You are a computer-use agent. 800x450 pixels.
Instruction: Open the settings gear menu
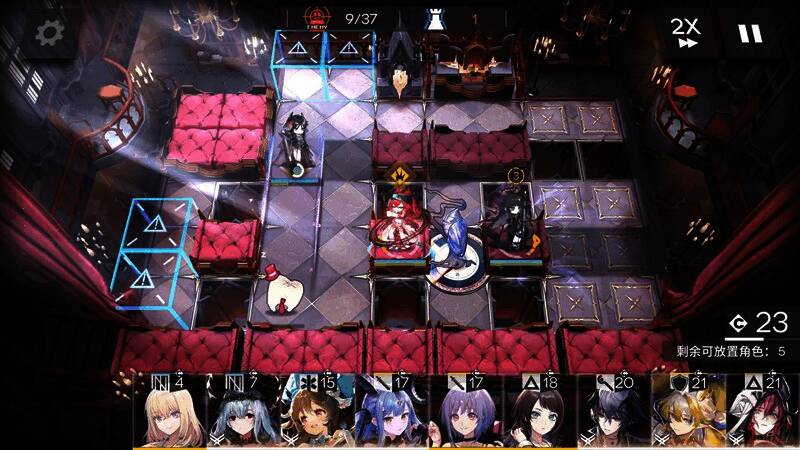point(47,33)
